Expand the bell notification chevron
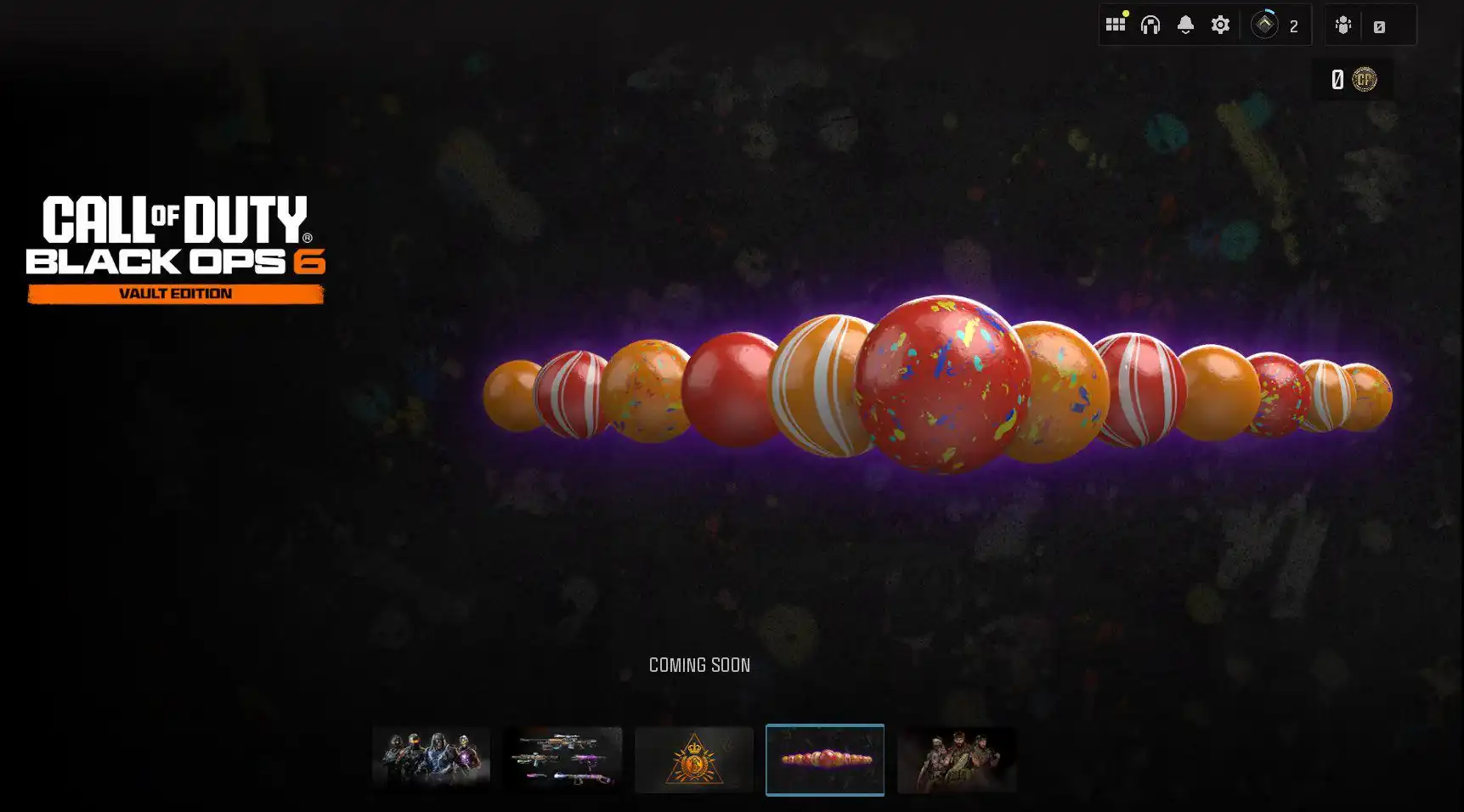The height and width of the screenshot is (812, 1464). tap(1186, 32)
